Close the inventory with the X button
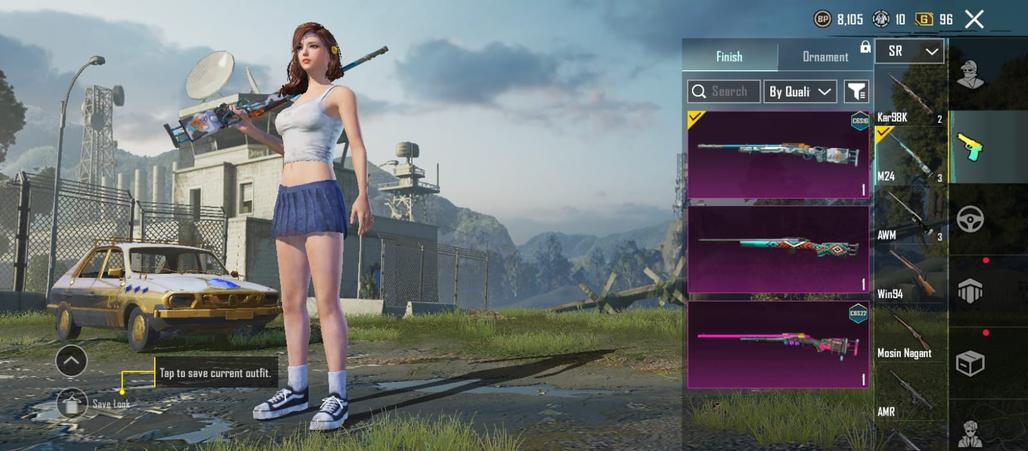This screenshot has height=451, width=1028. pos(974,19)
